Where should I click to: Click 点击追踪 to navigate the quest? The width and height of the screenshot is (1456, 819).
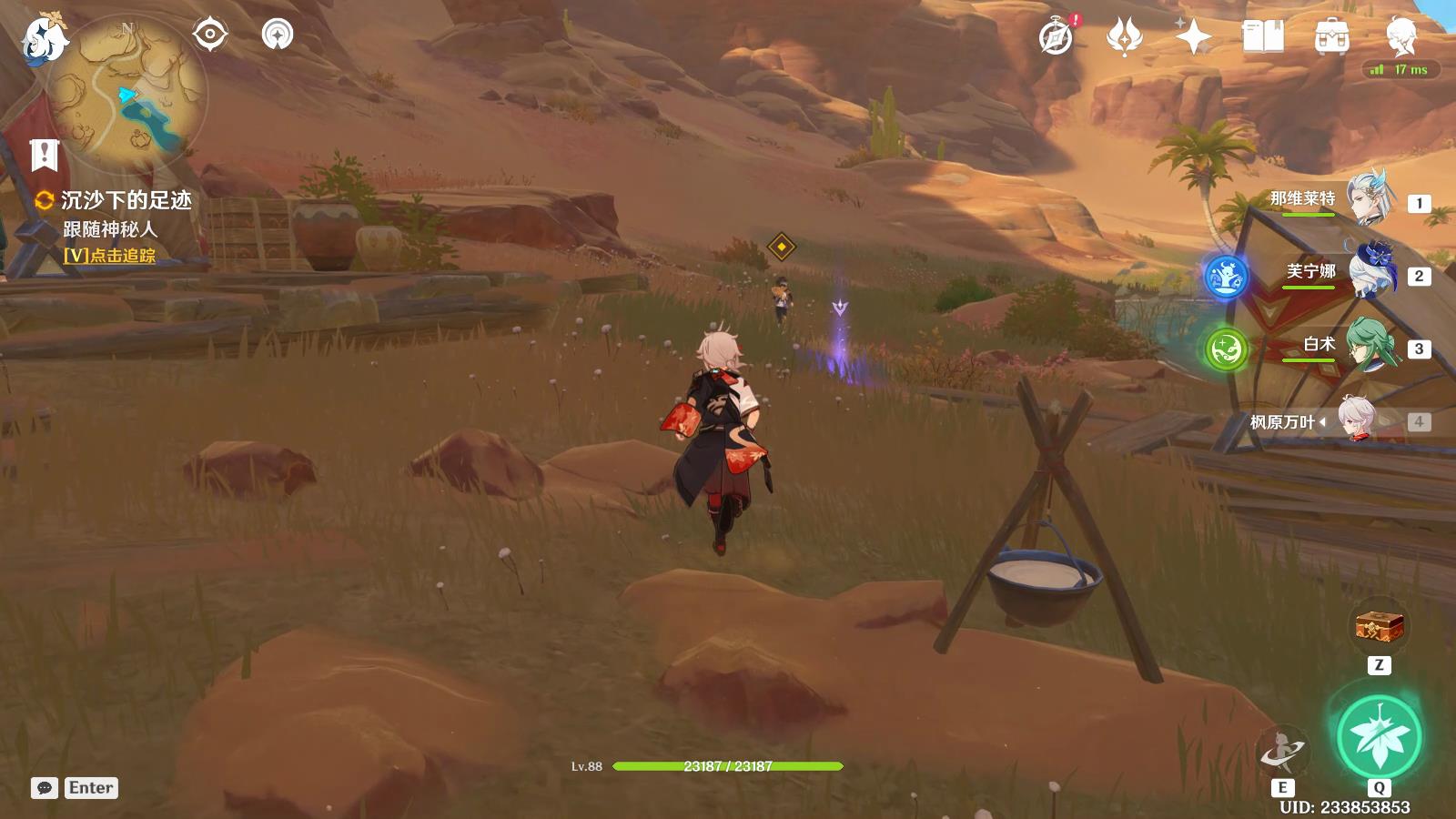point(110,257)
